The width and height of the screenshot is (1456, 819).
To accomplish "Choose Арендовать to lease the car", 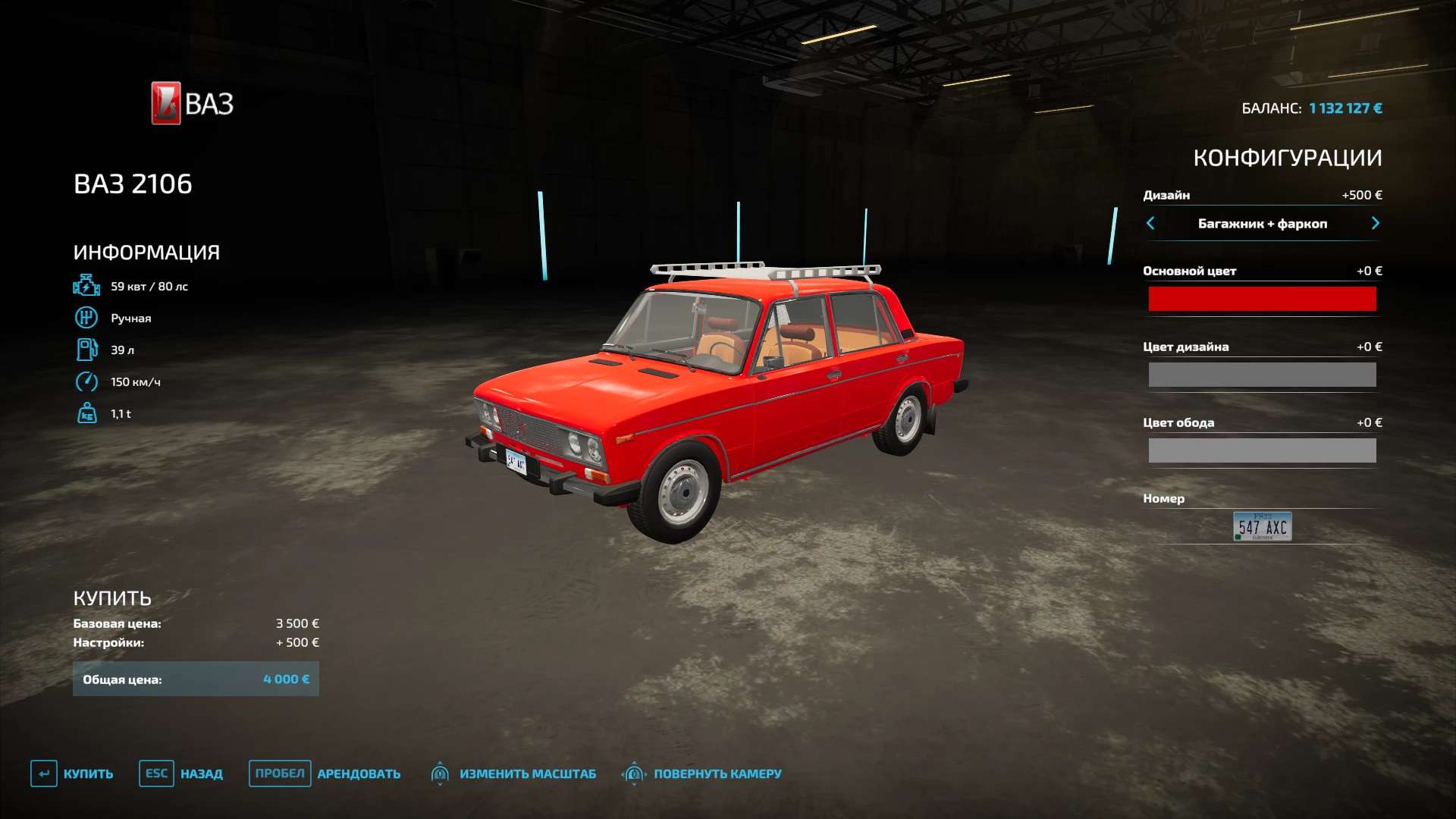I will (x=325, y=773).
